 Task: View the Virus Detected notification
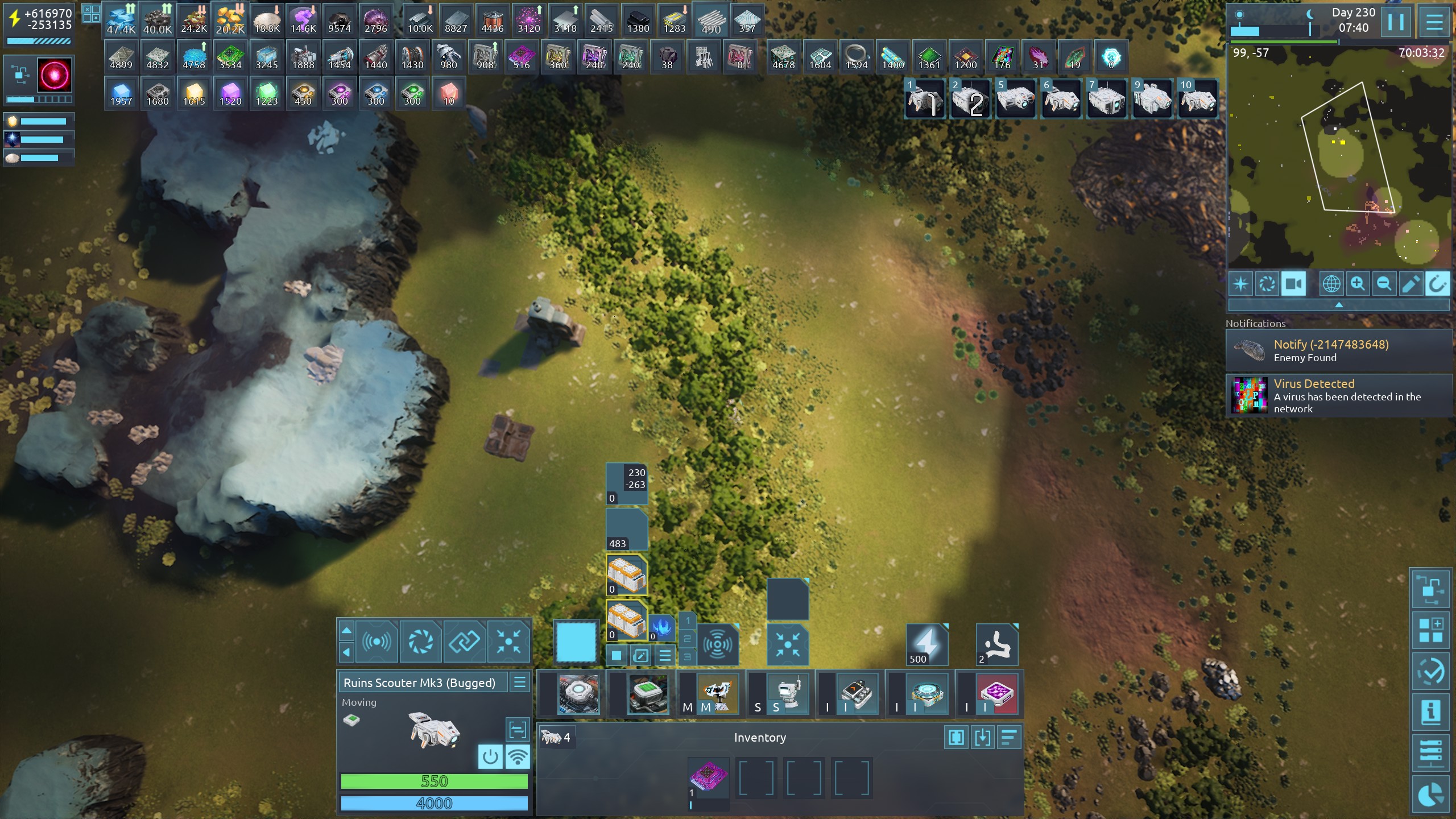coord(1339,395)
